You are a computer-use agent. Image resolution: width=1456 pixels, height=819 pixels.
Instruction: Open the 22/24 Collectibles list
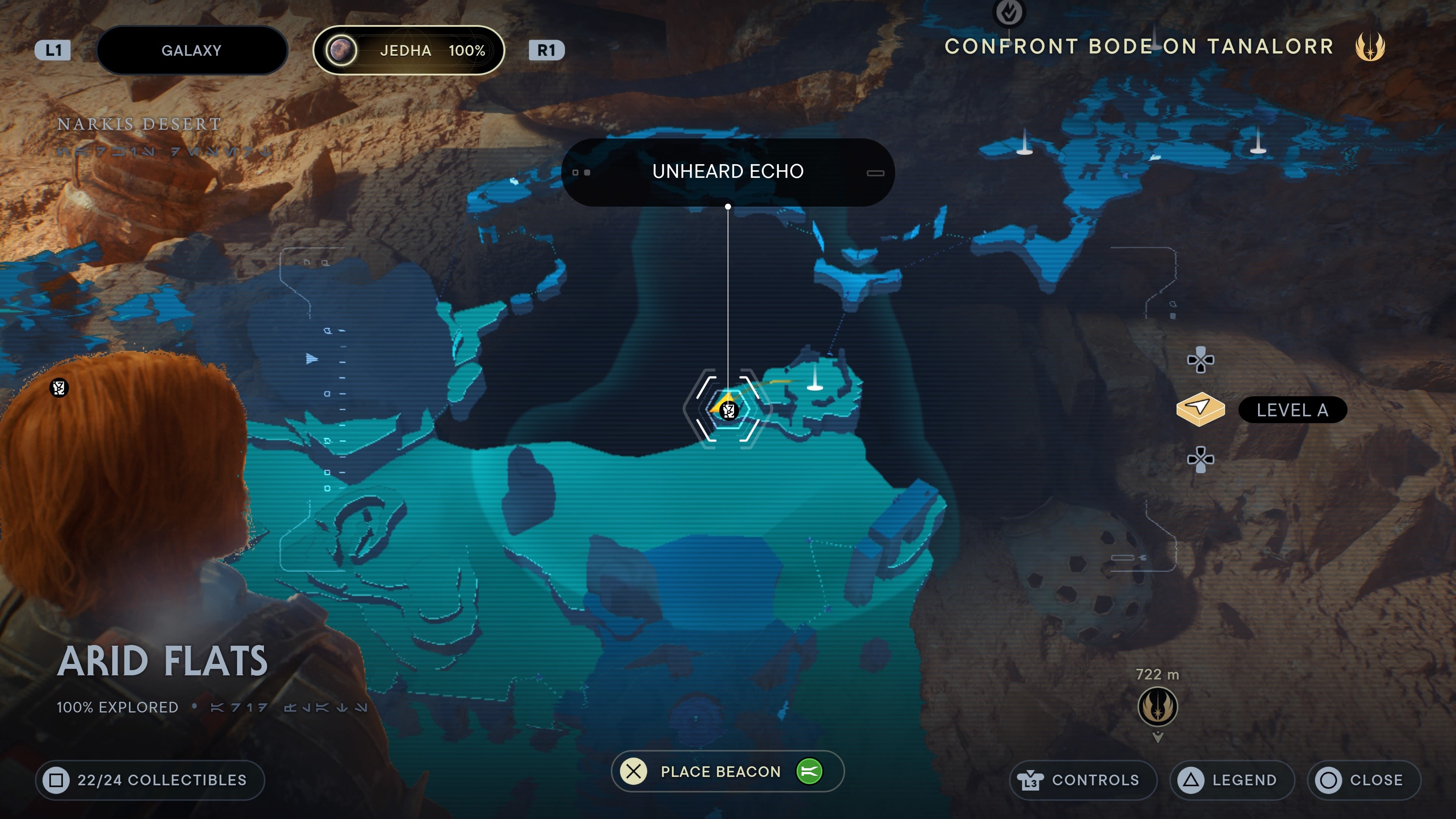150,780
